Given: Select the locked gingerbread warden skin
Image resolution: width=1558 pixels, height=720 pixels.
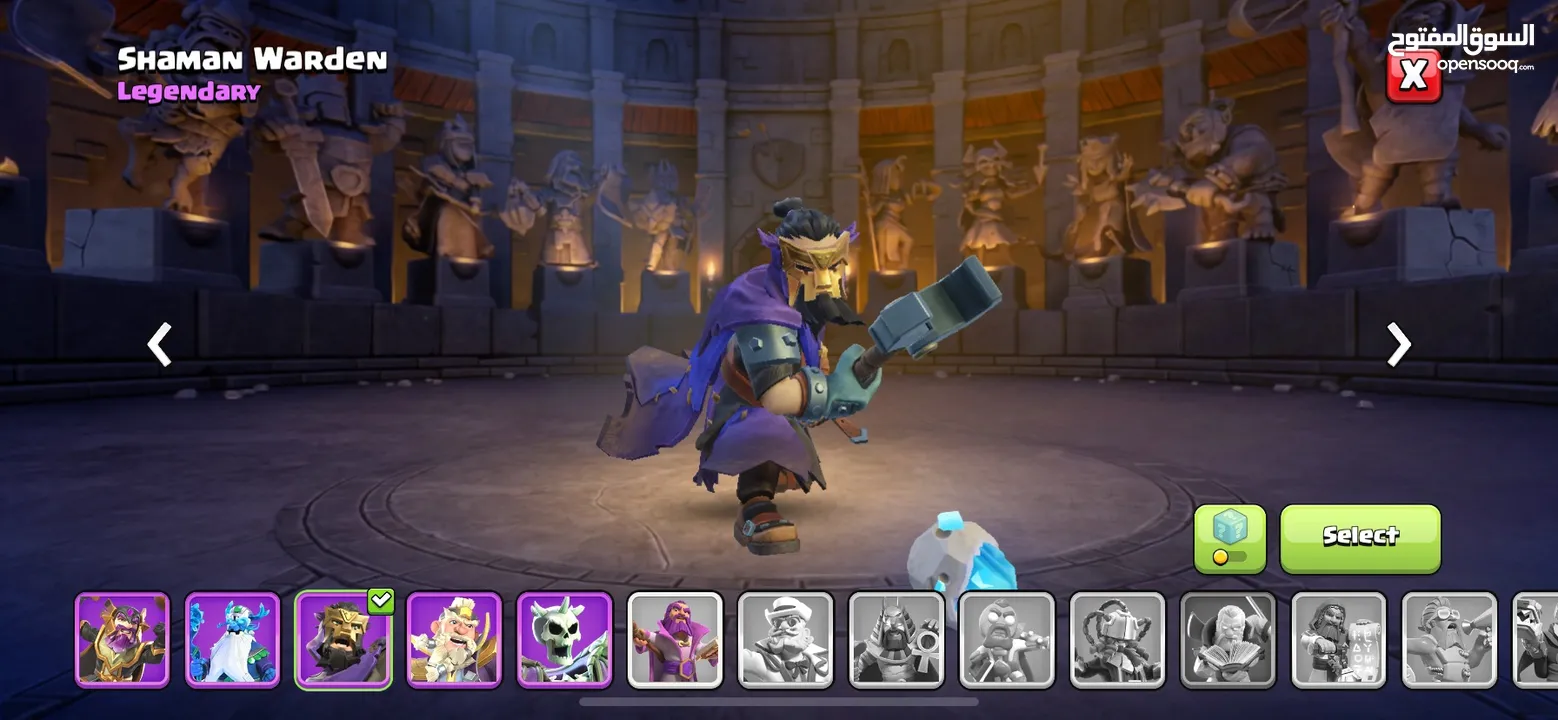Looking at the screenshot, I should point(1007,640).
